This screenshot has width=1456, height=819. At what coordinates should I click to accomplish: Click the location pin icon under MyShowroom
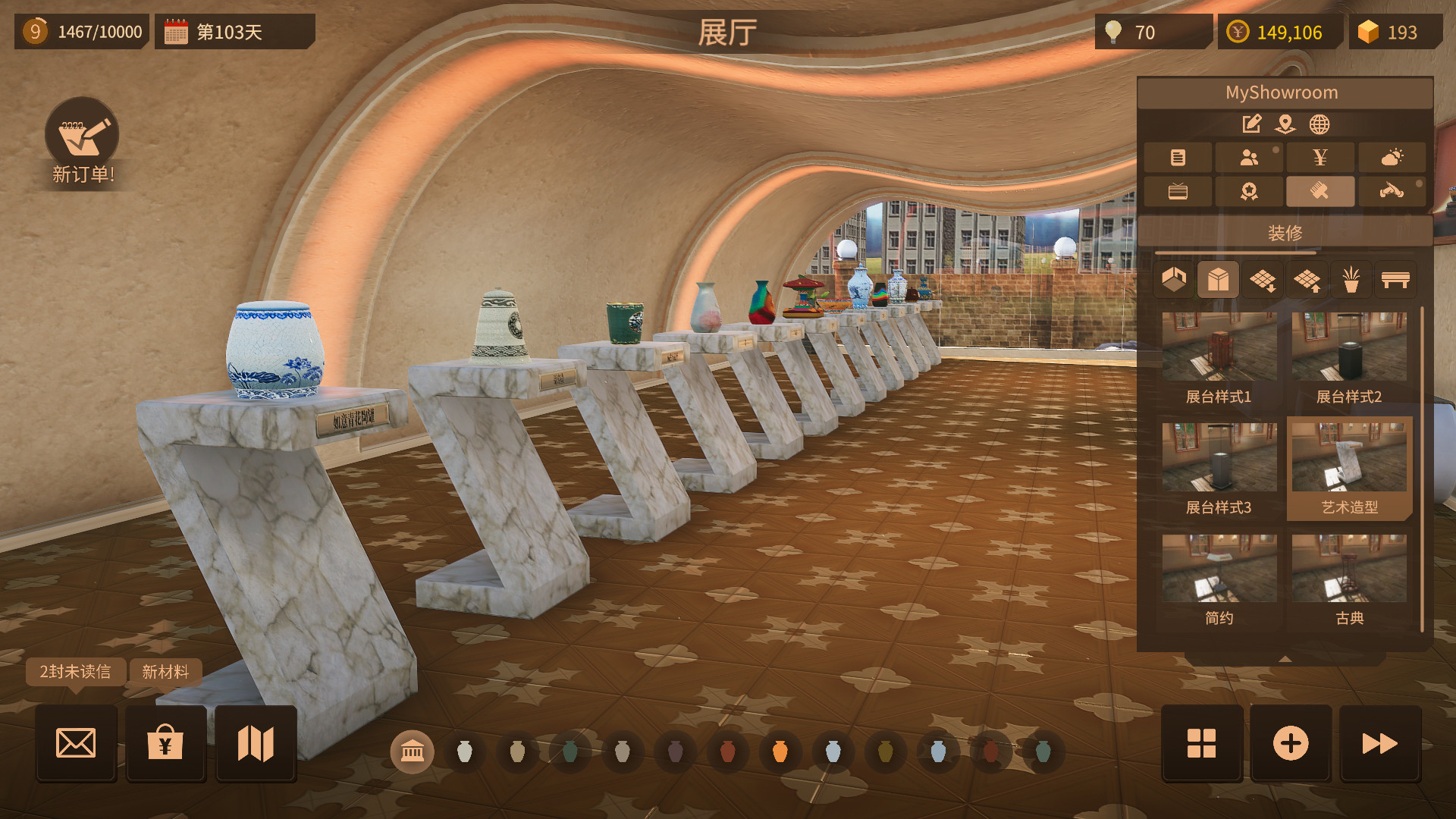pos(1285,125)
